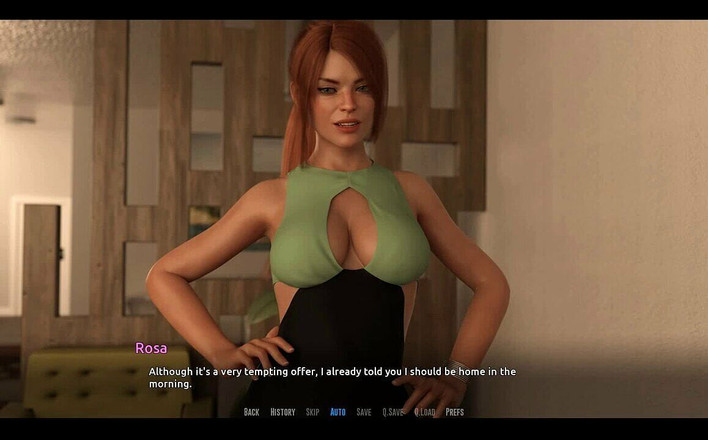Go back one line with Back
Image resolution: width=708 pixels, height=440 pixels.
(251, 412)
